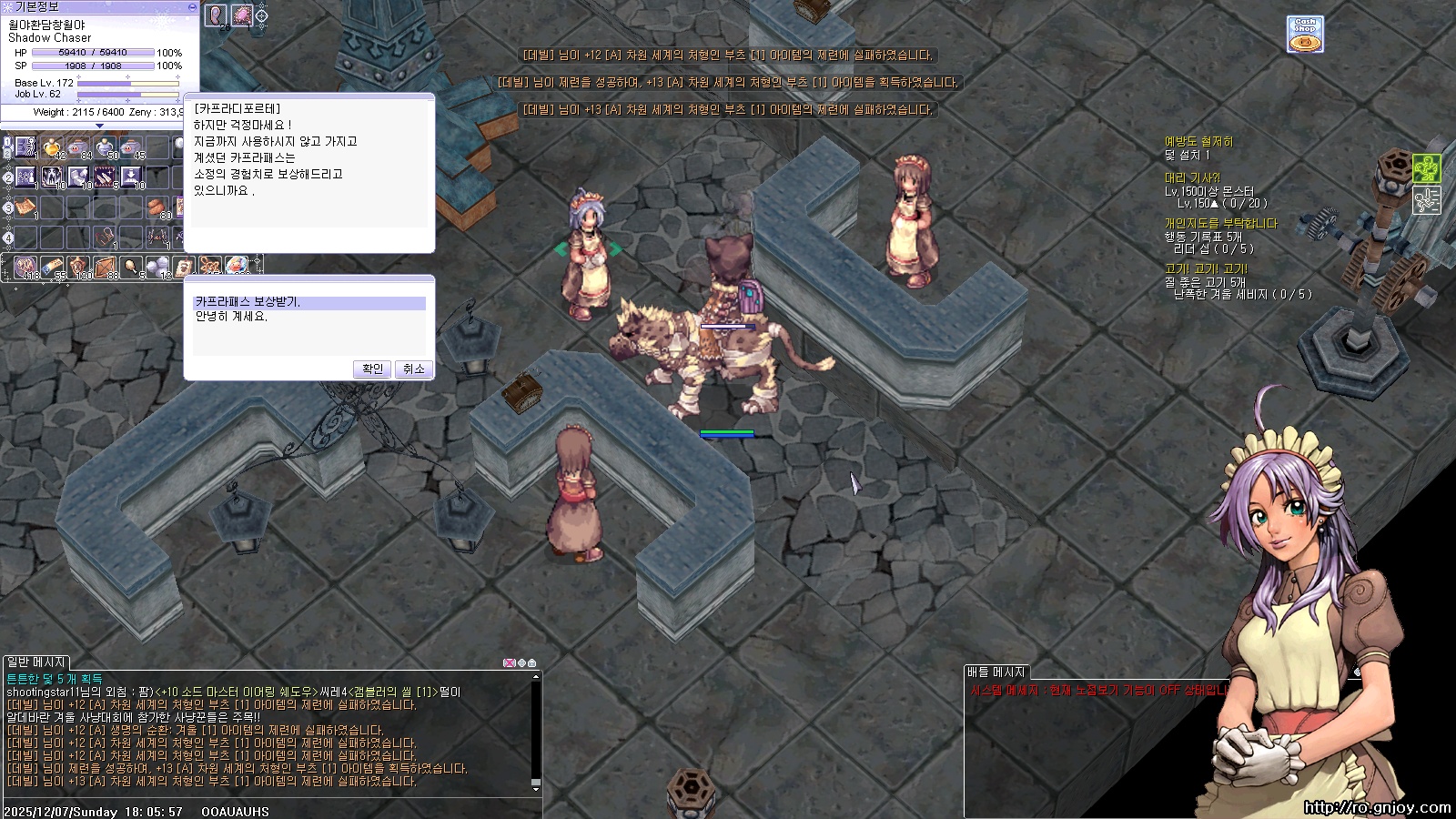This screenshot has height=819, width=1456.
Task: Select the 대리 기사?! quest tracker entry
Action: coord(1192,178)
